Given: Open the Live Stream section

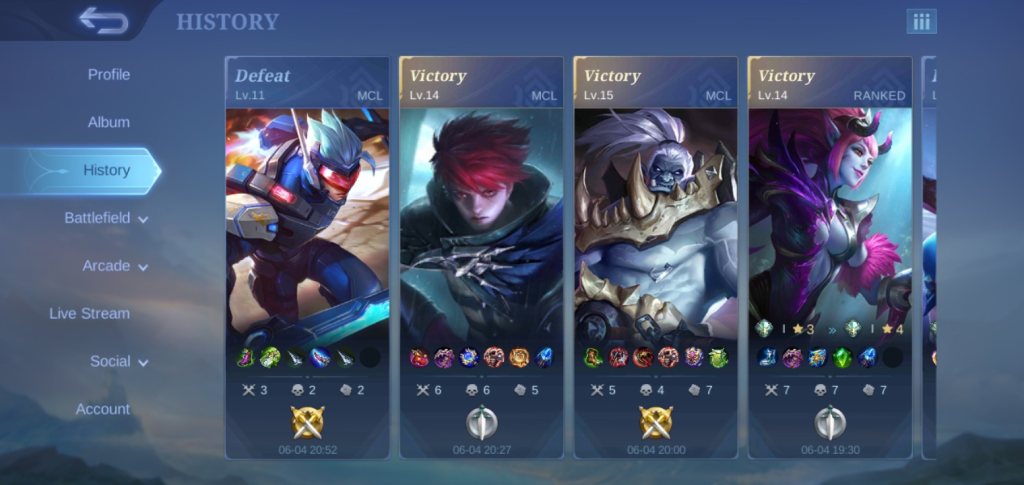Looking at the screenshot, I should [89, 313].
